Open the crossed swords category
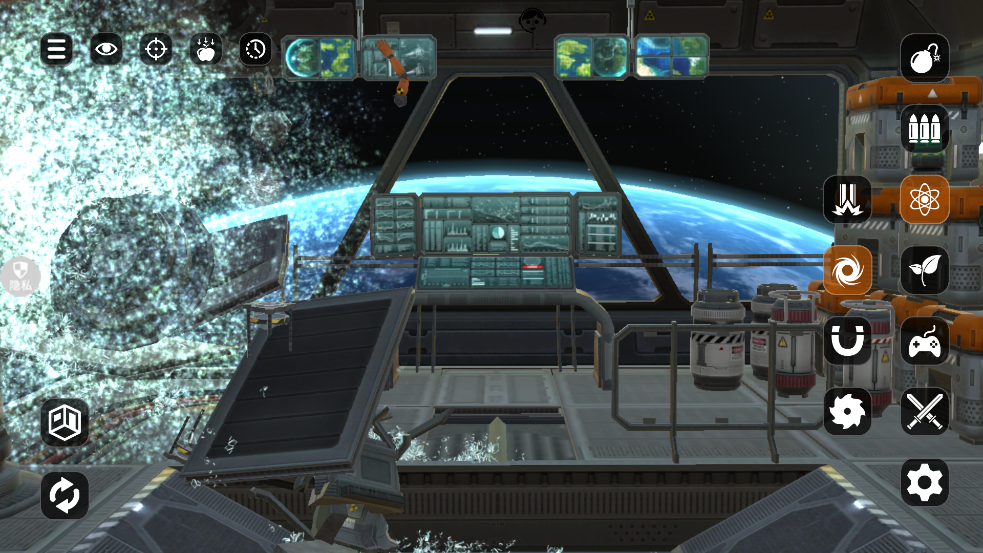Screen dimensions: 983x553 [x=924, y=411]
